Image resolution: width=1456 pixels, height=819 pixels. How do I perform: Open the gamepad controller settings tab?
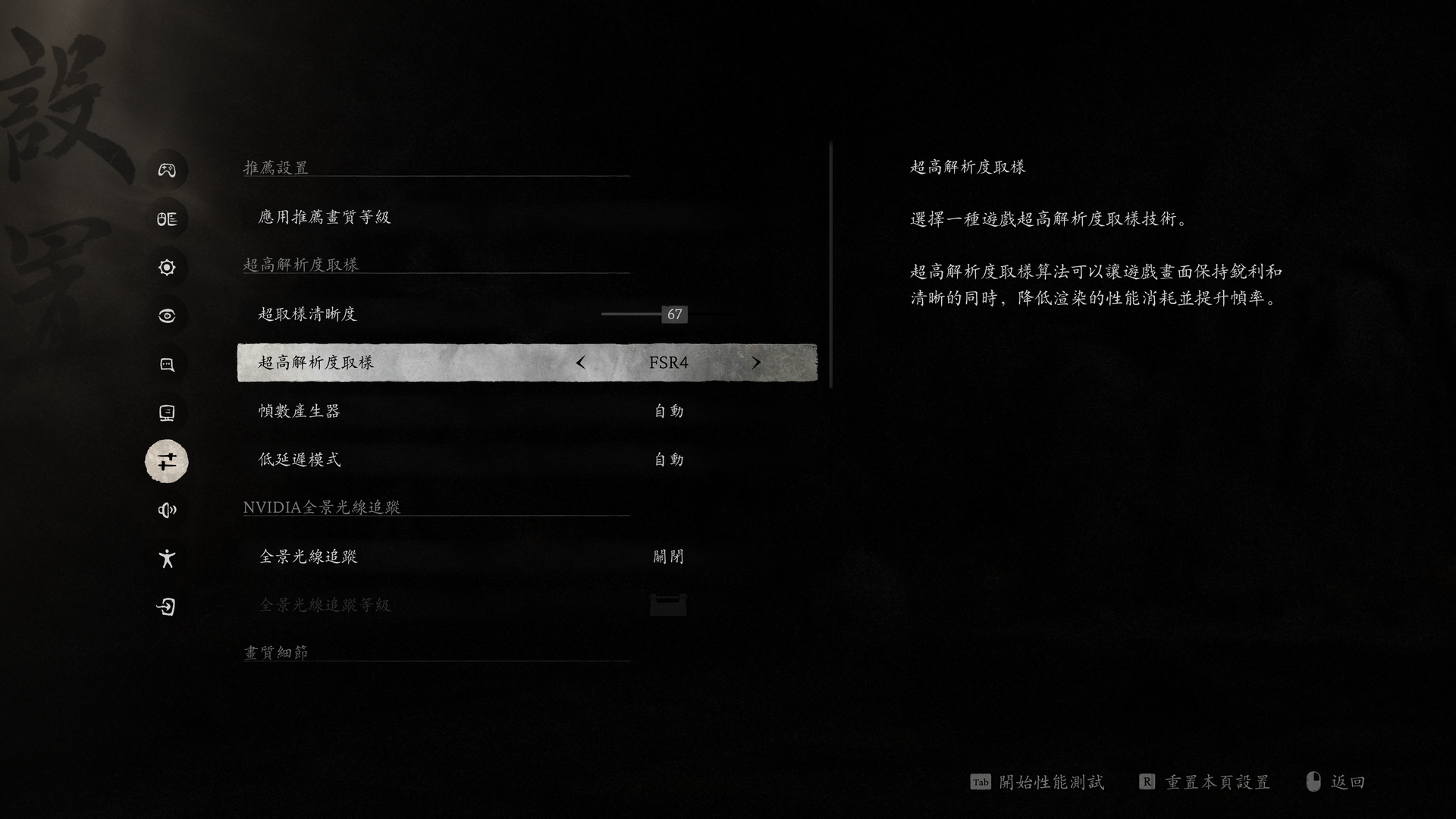(x=167, y=170)
